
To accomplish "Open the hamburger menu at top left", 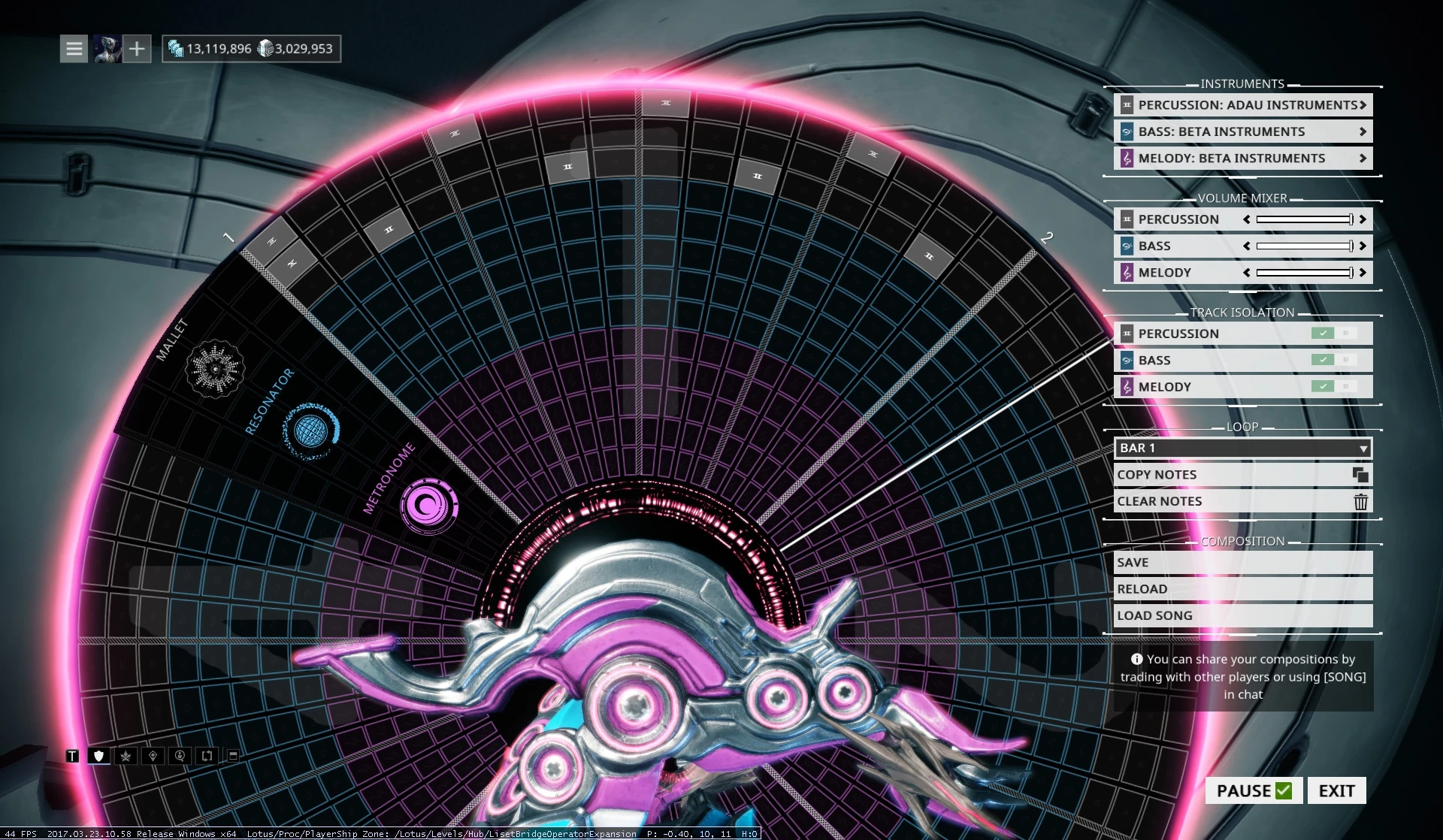I will pos(73,48).
